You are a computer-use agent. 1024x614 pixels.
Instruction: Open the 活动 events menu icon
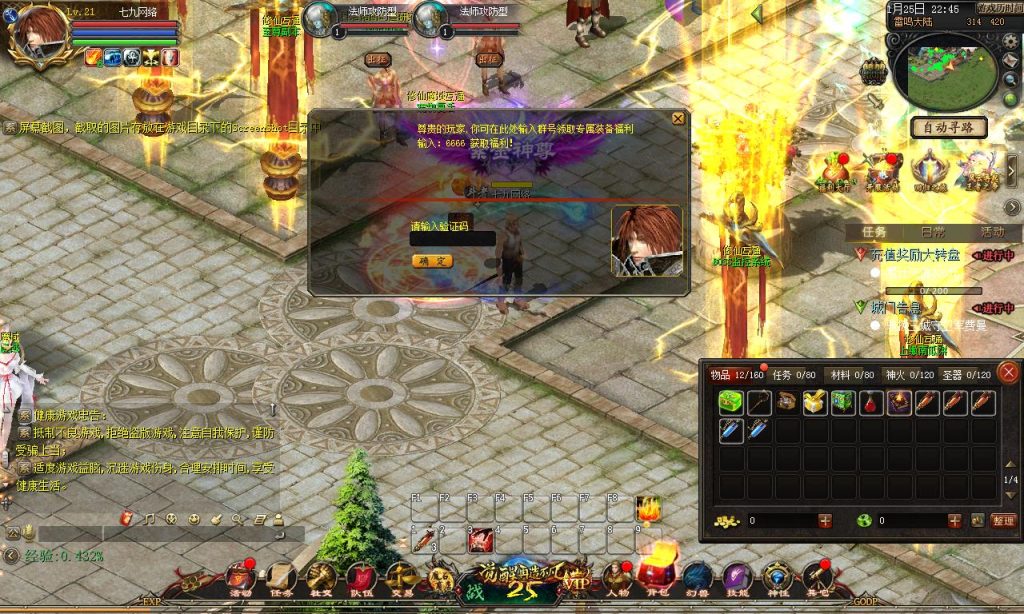point(239,576)
